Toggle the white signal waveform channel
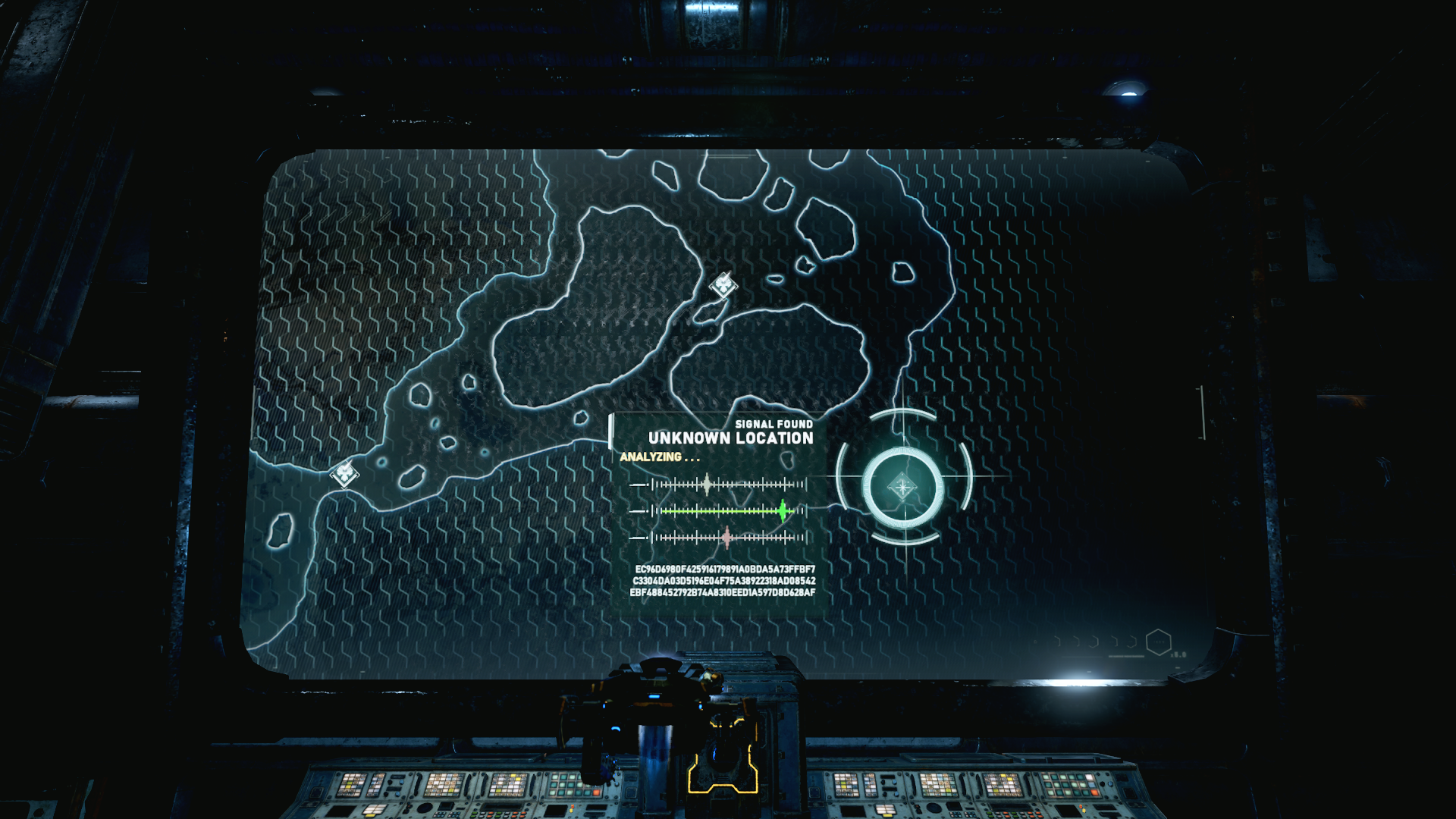 pyautogui.click(x=707, y=485)
